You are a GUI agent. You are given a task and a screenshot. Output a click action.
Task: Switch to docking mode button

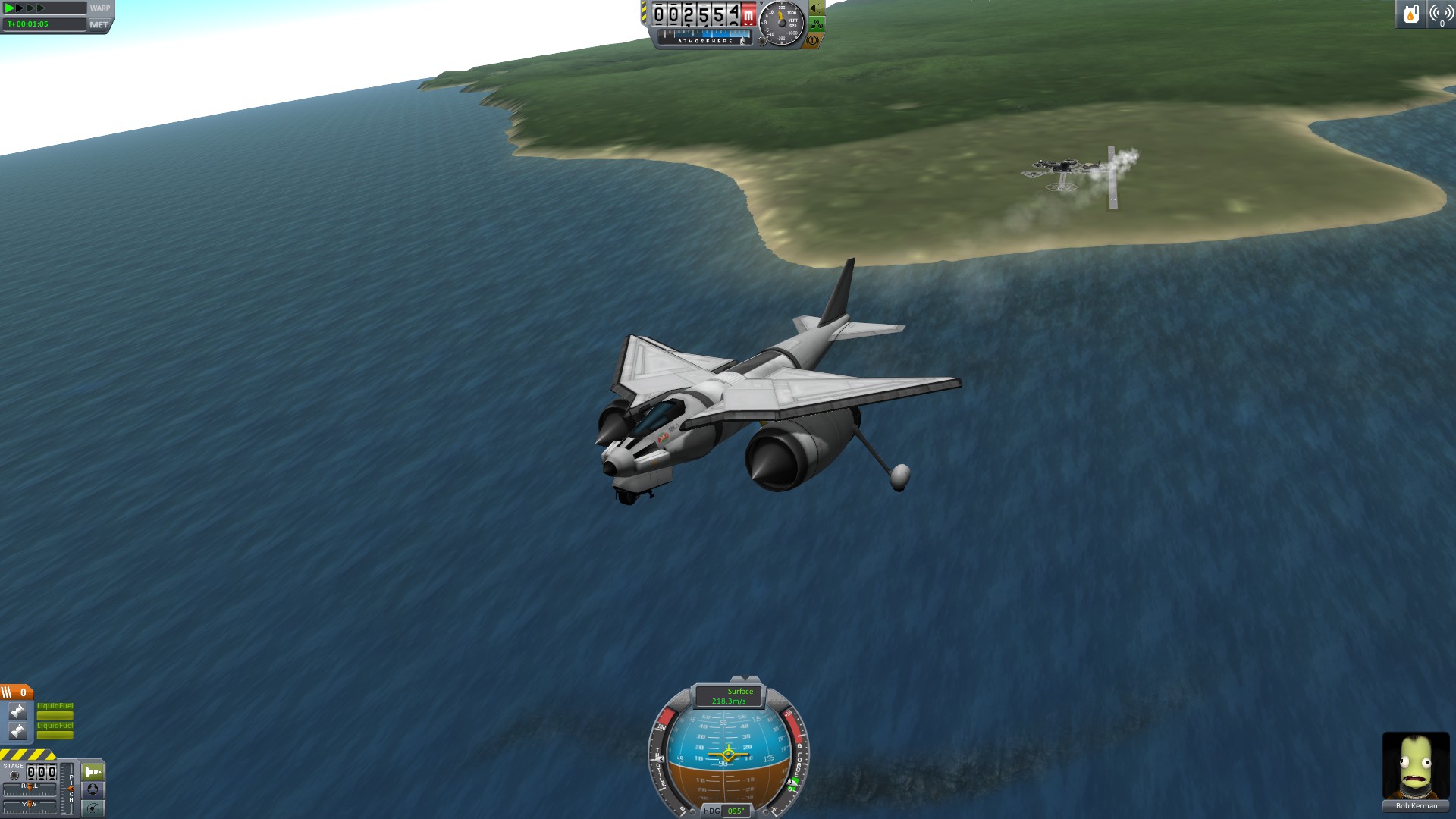pyautogui.click(x=93, y=789)
